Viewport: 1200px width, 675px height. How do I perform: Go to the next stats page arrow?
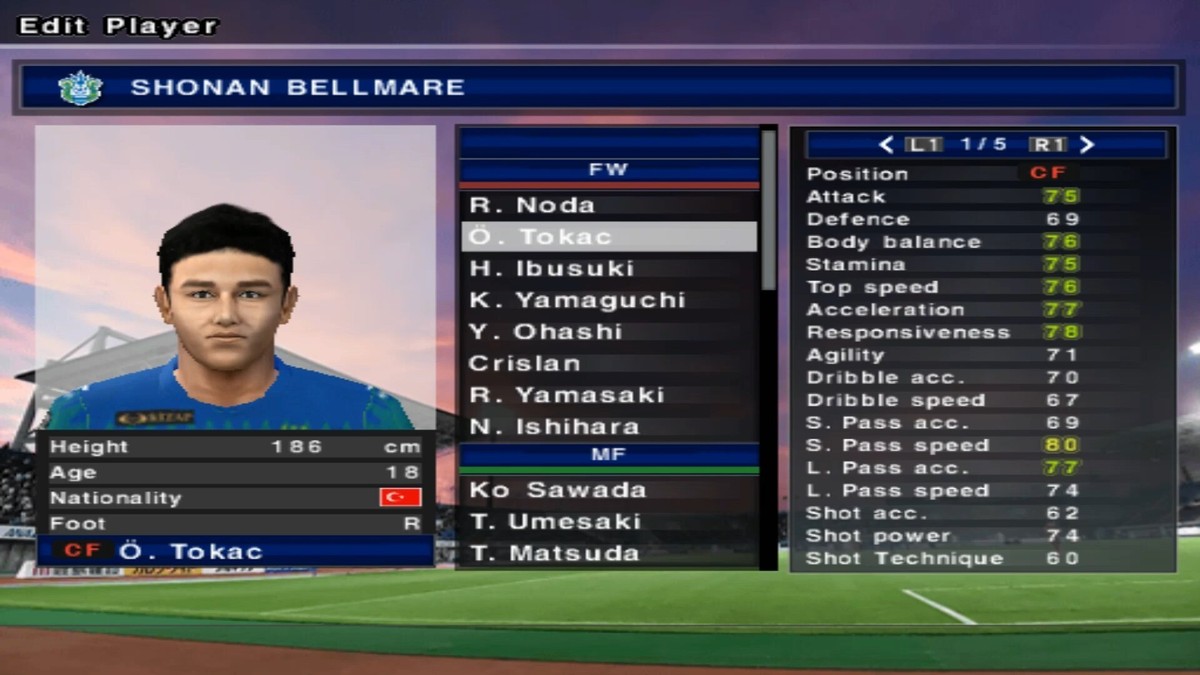click(1088, 145)
